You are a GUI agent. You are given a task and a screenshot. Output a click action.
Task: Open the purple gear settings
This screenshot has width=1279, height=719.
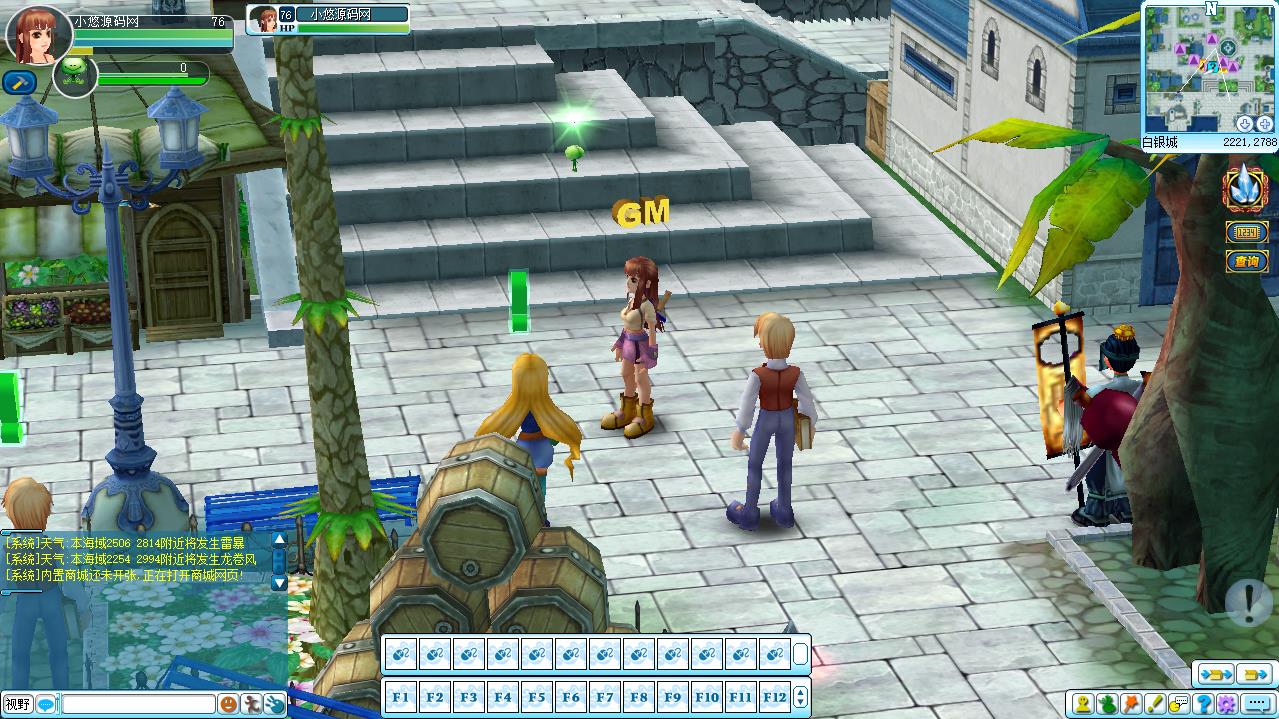1228,704
